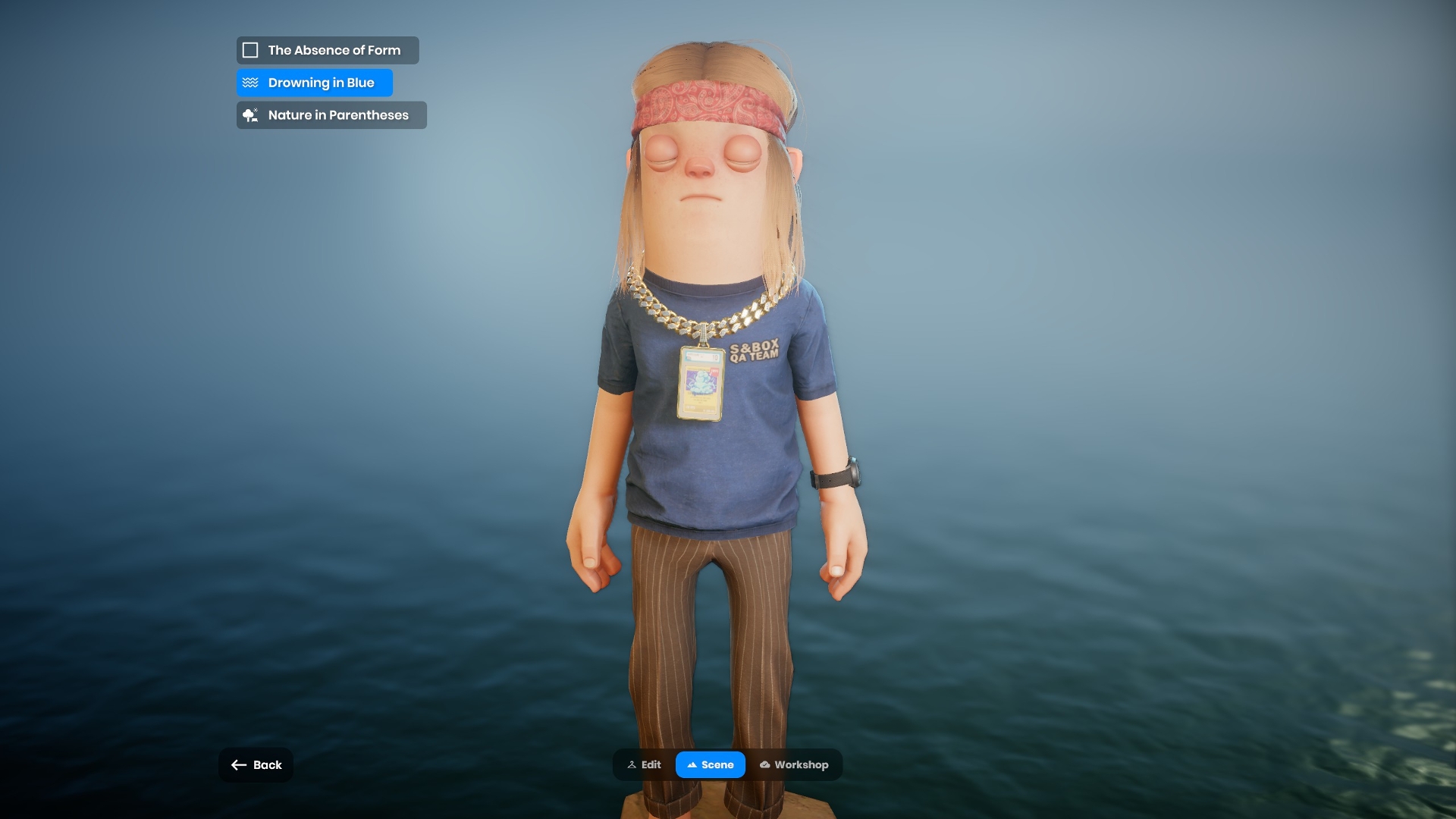Pick the Nature in Parentheses scene

pos(331,115)
